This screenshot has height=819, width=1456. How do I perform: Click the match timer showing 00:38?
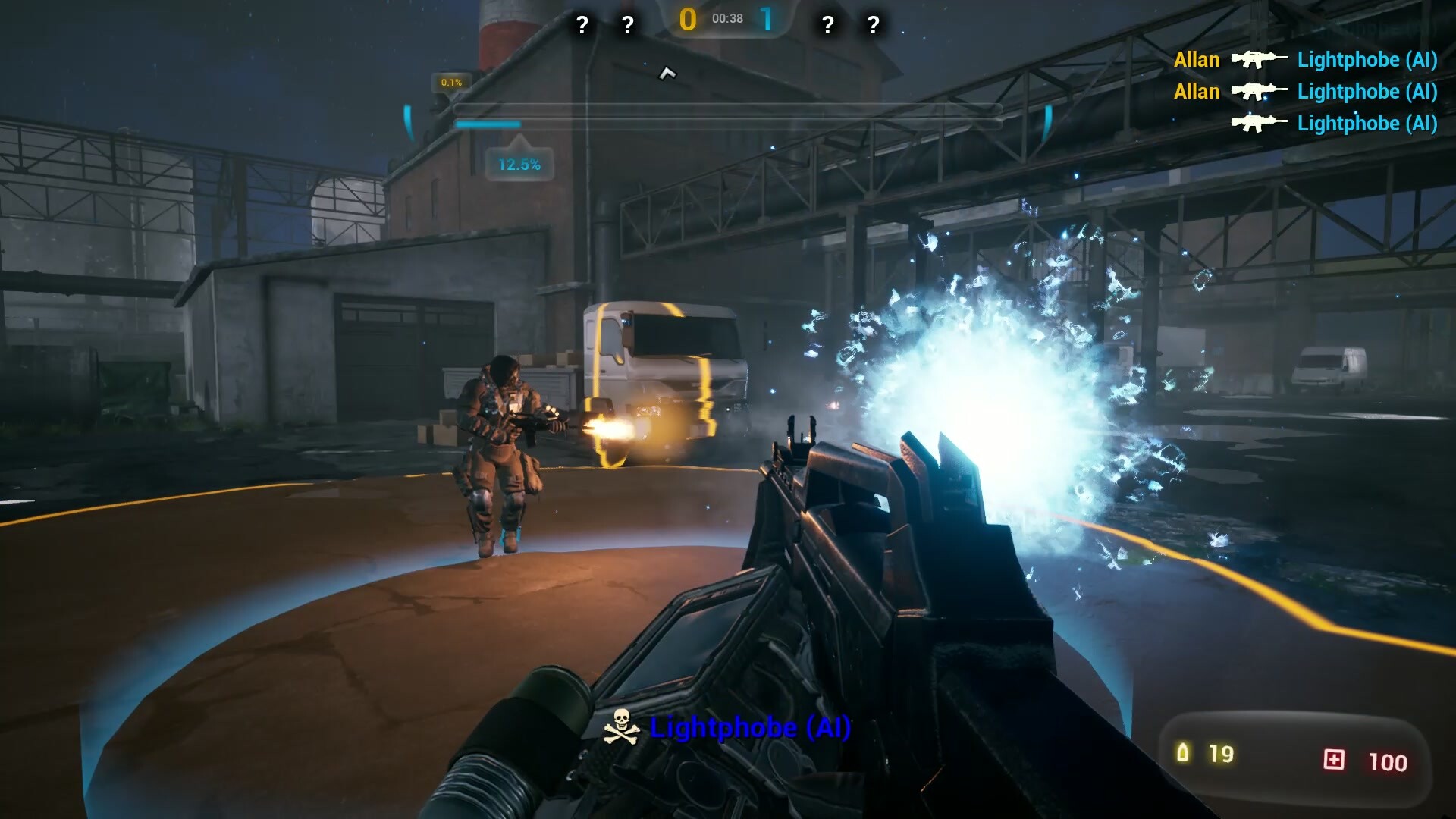click(726, 19)
